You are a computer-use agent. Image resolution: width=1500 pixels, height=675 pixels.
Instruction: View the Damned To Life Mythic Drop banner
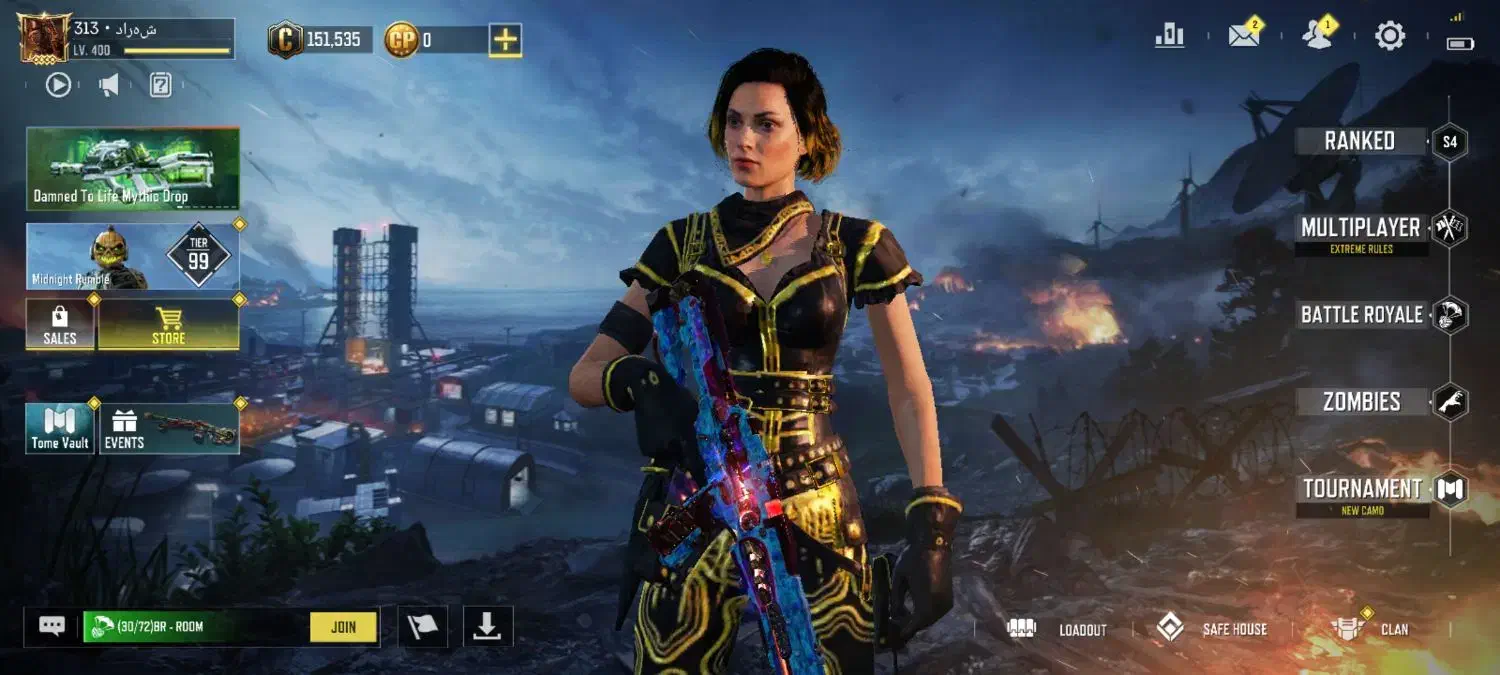pos(133,168)
